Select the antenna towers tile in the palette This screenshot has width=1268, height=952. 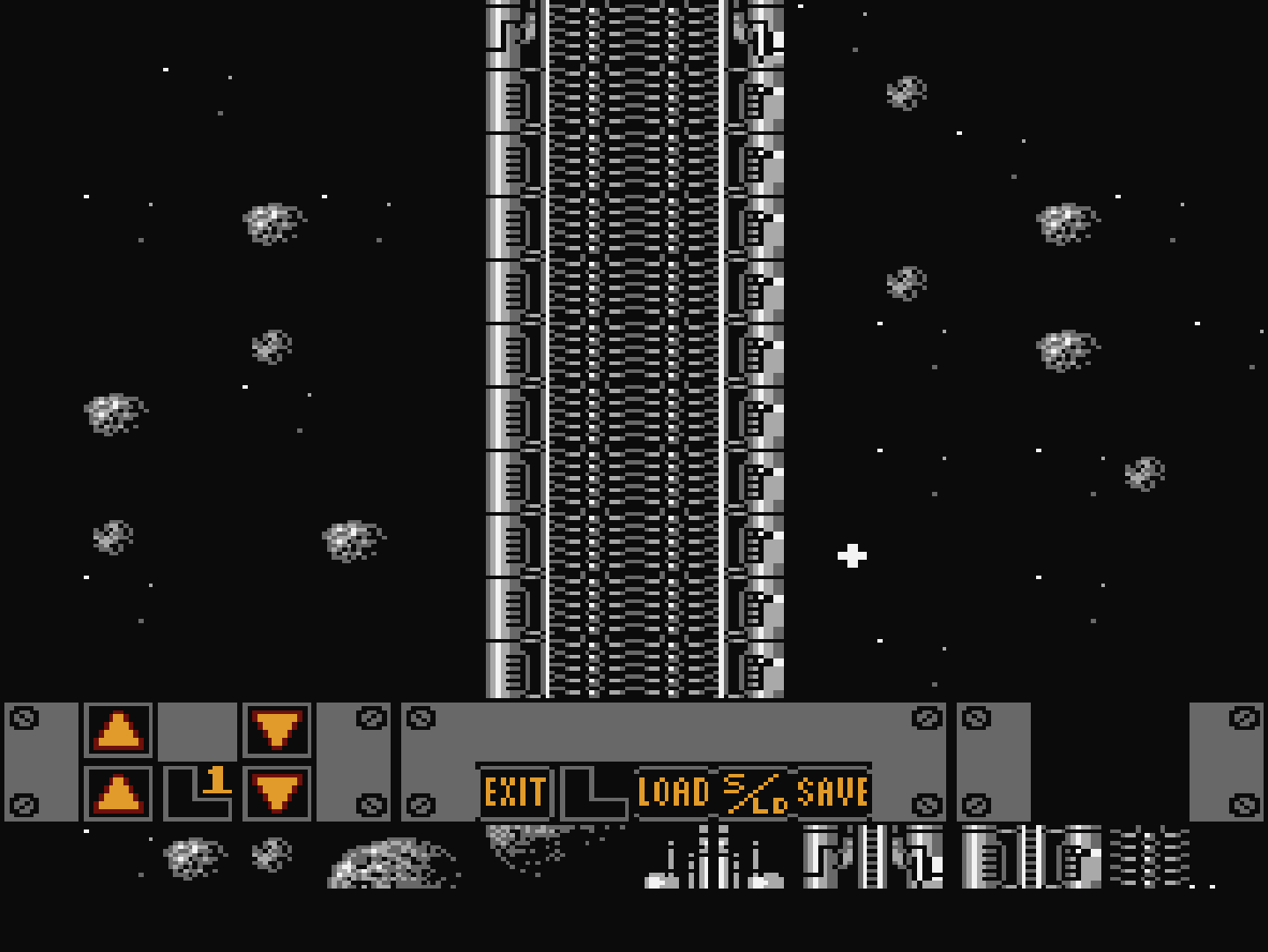coord(714,858)
